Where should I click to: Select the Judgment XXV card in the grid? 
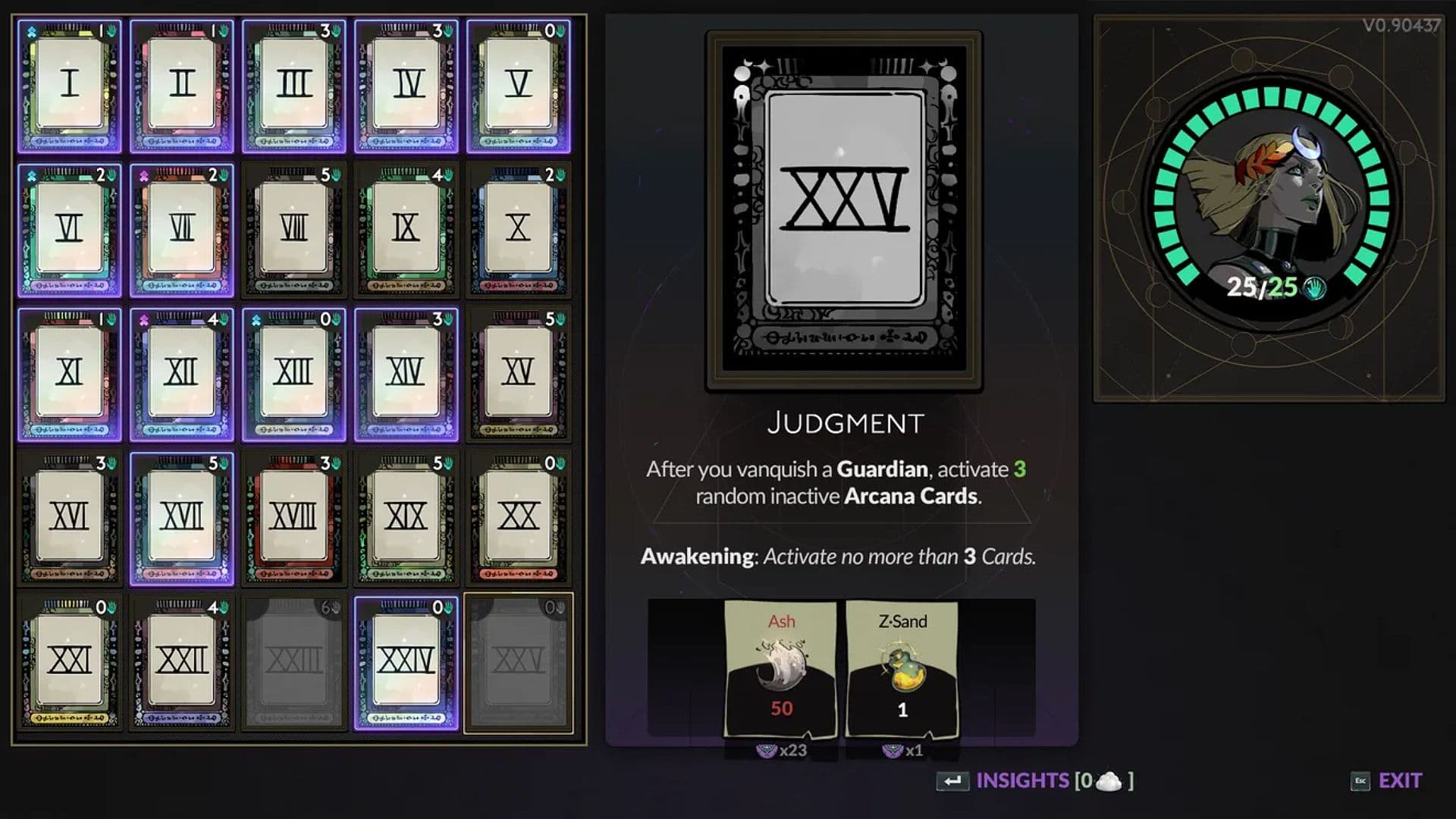[x=519, y=660]
